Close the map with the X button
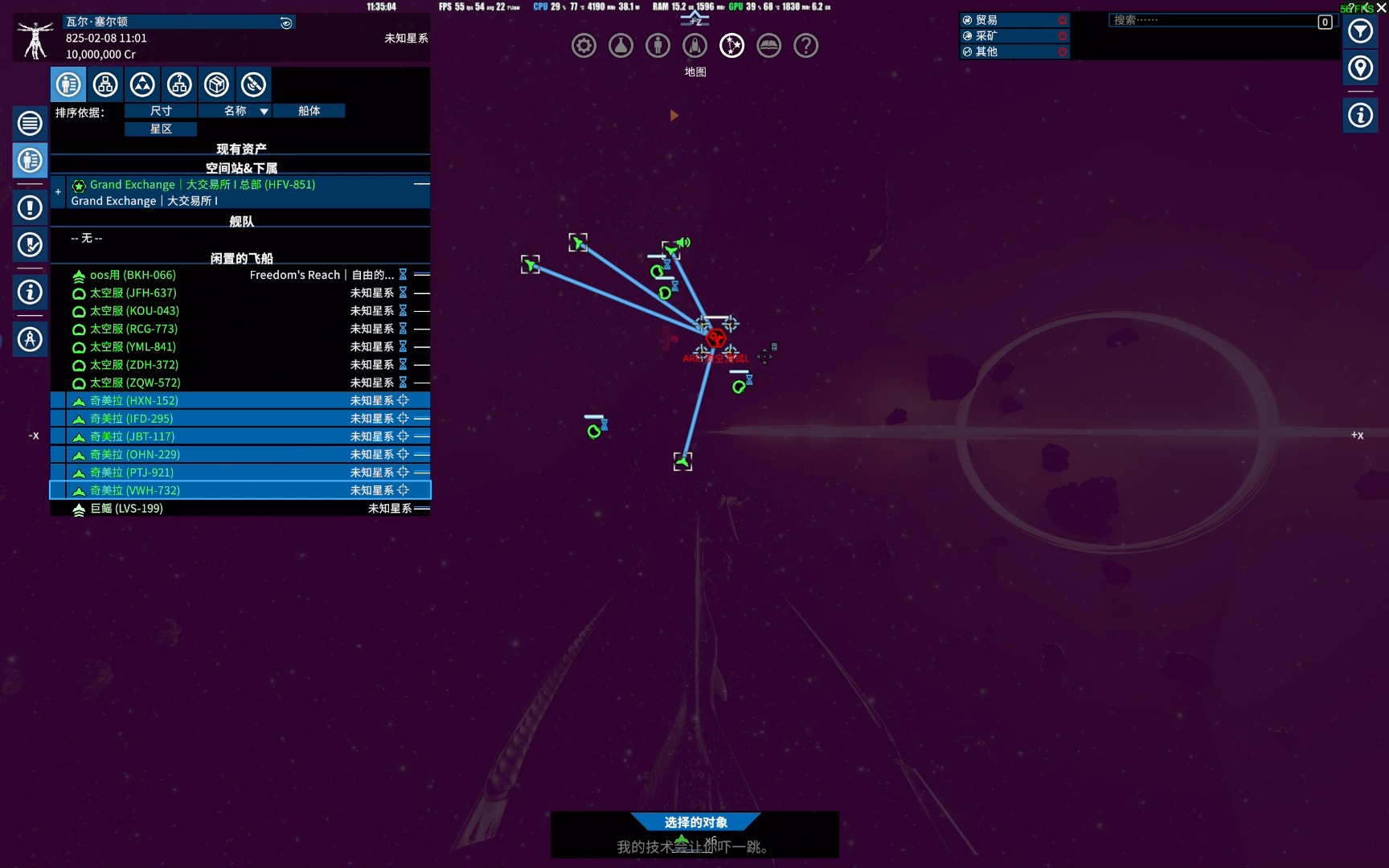The width and height of the screenshot is (1389, 868). point(1382,8)
